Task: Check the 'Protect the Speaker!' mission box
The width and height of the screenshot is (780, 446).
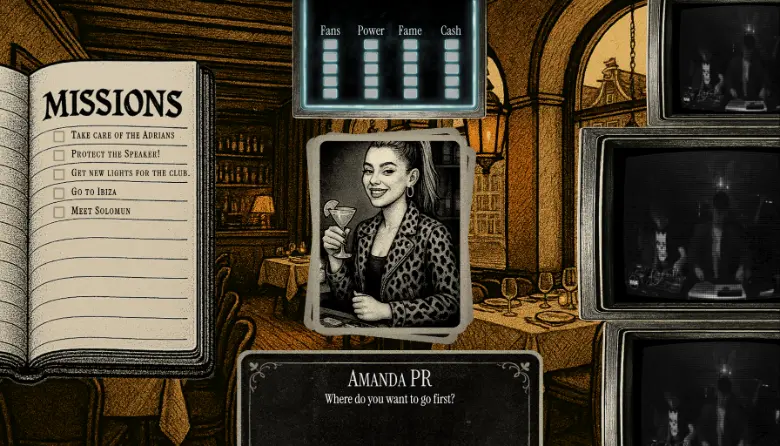Action: [59, 154]
